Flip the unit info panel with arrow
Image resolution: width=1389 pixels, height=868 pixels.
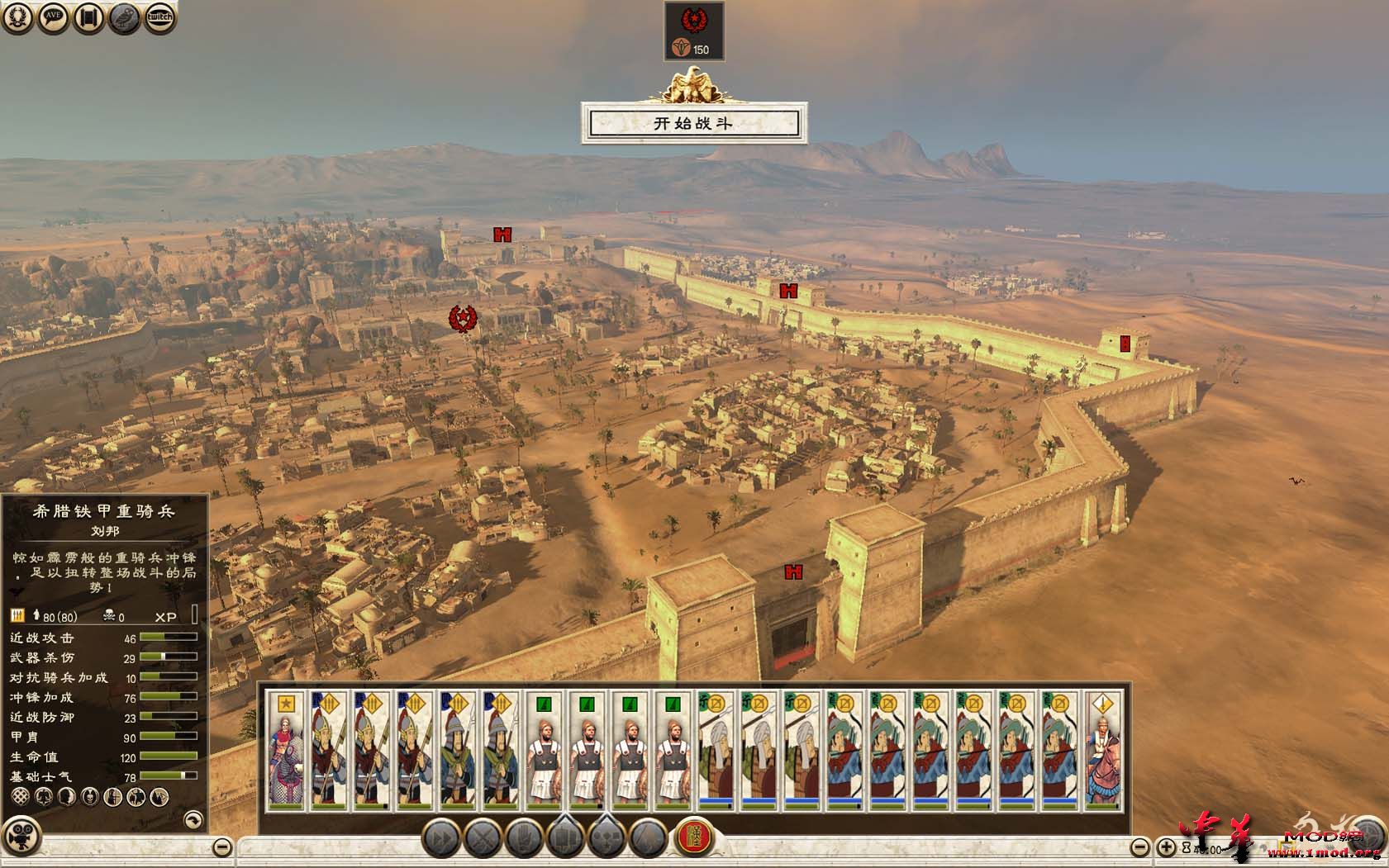point(192,818)
